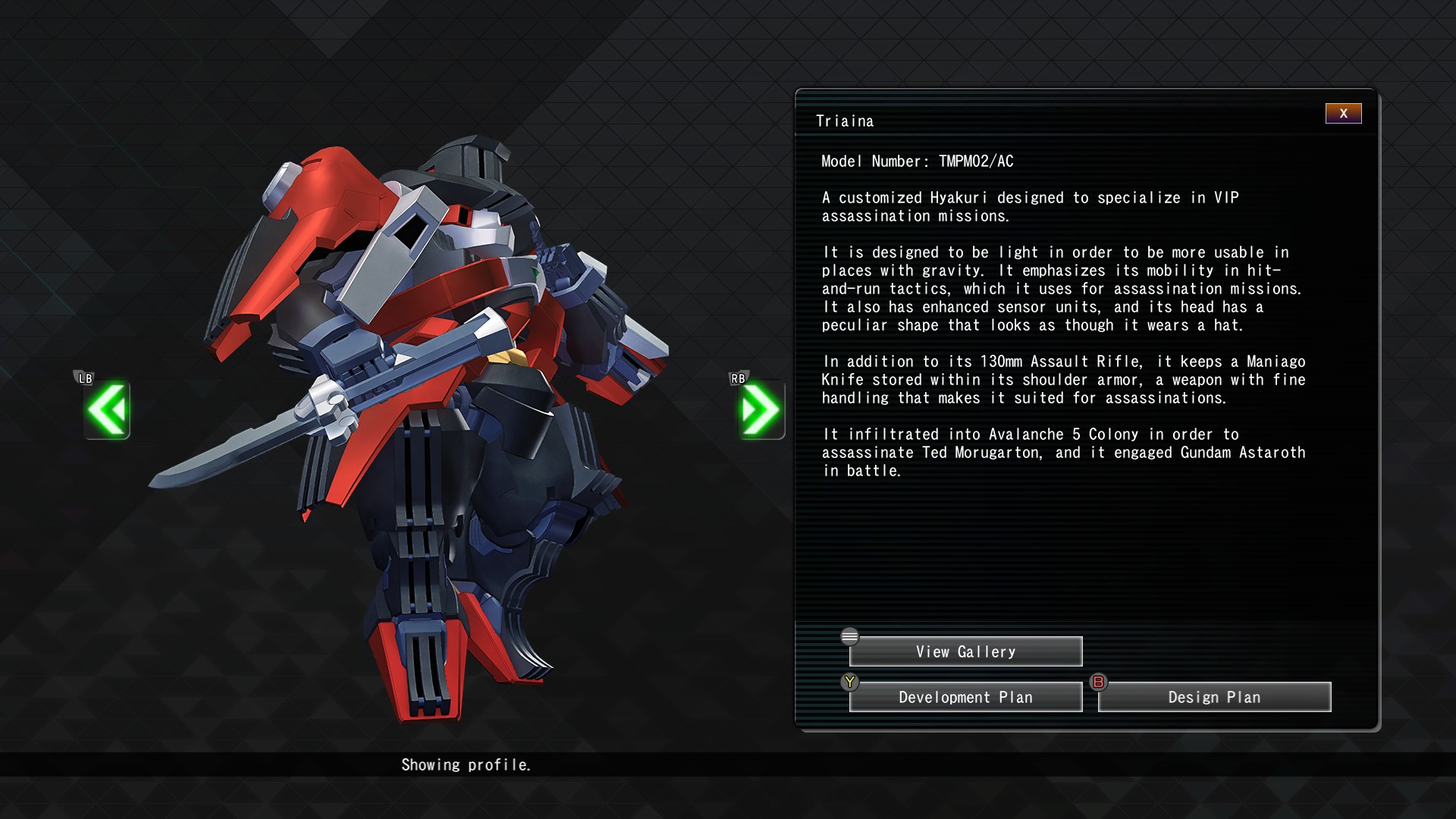The width and height of the screenshot is (1456, 819).
Task: Advance to the next unit with right arrow
Action: click(761, 410)
